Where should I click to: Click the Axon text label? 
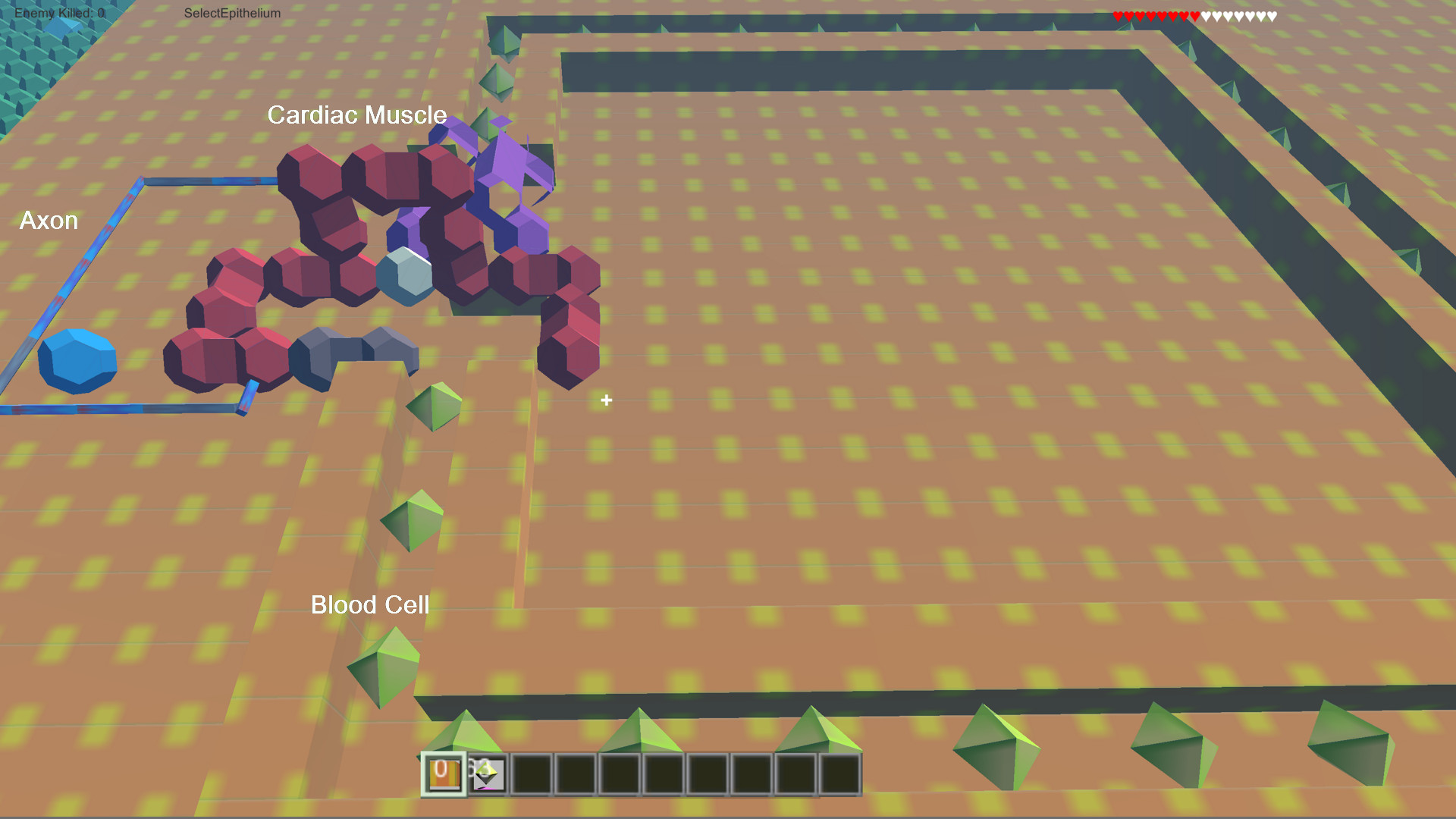click(x=49, y=221)
